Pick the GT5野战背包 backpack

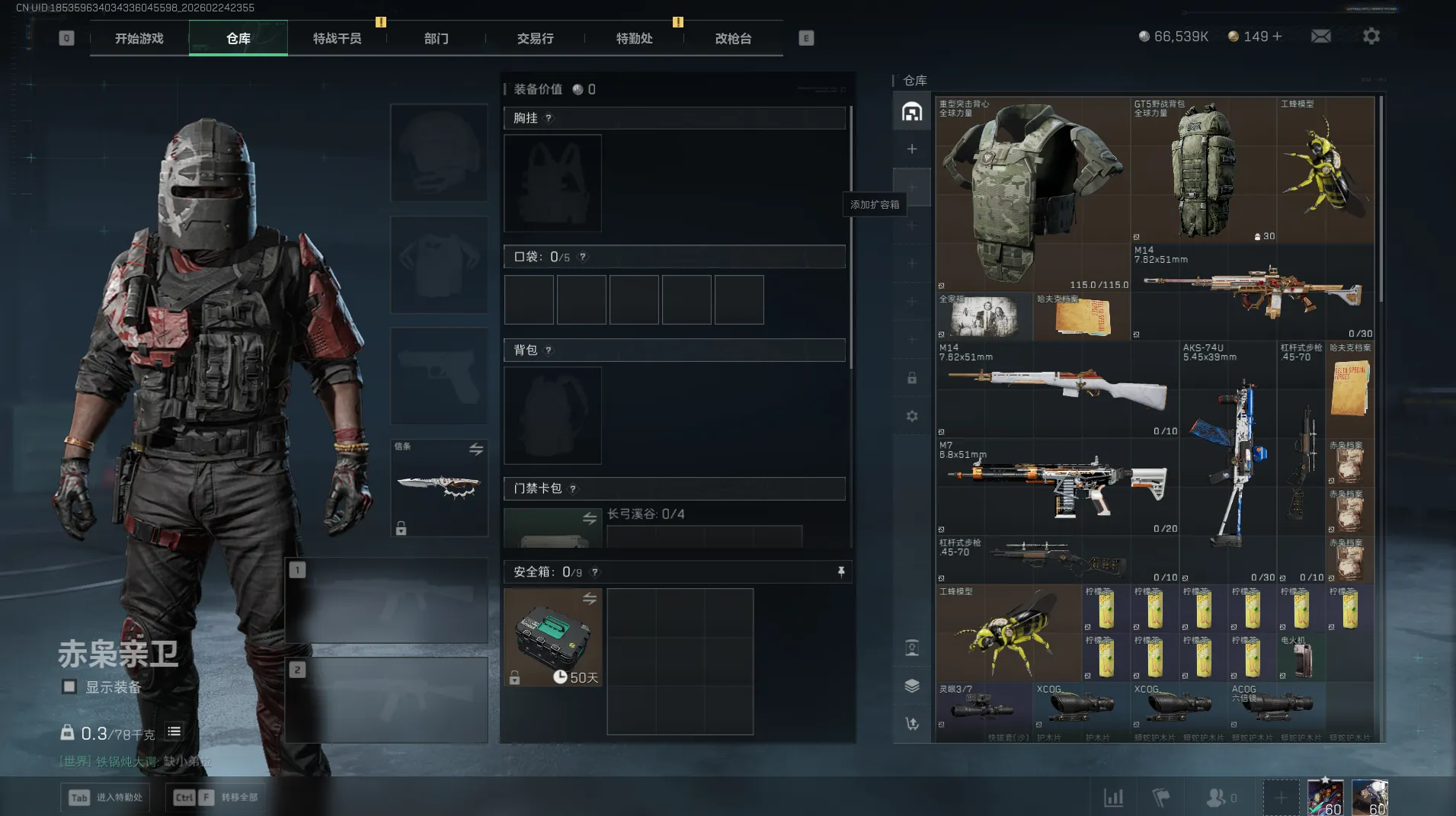(1204, 171)
